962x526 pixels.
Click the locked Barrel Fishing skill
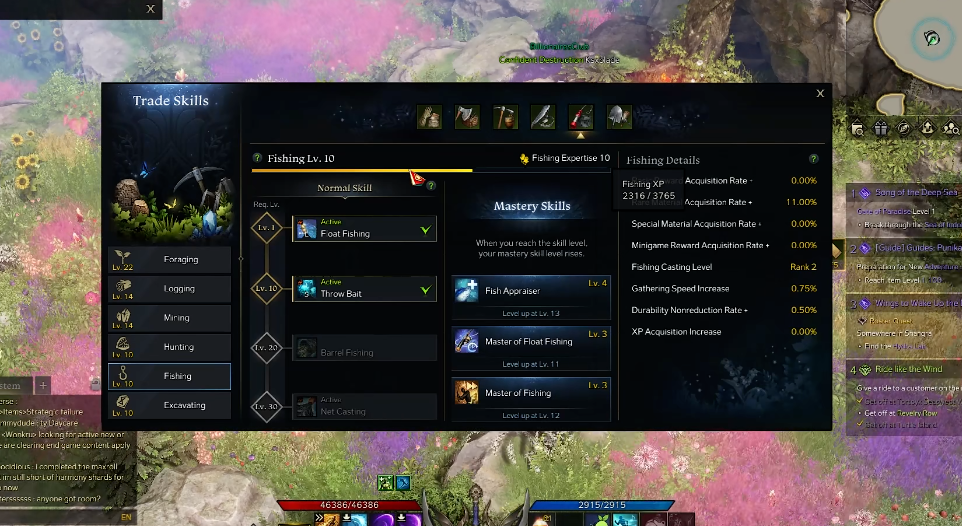tap(364, 348)
